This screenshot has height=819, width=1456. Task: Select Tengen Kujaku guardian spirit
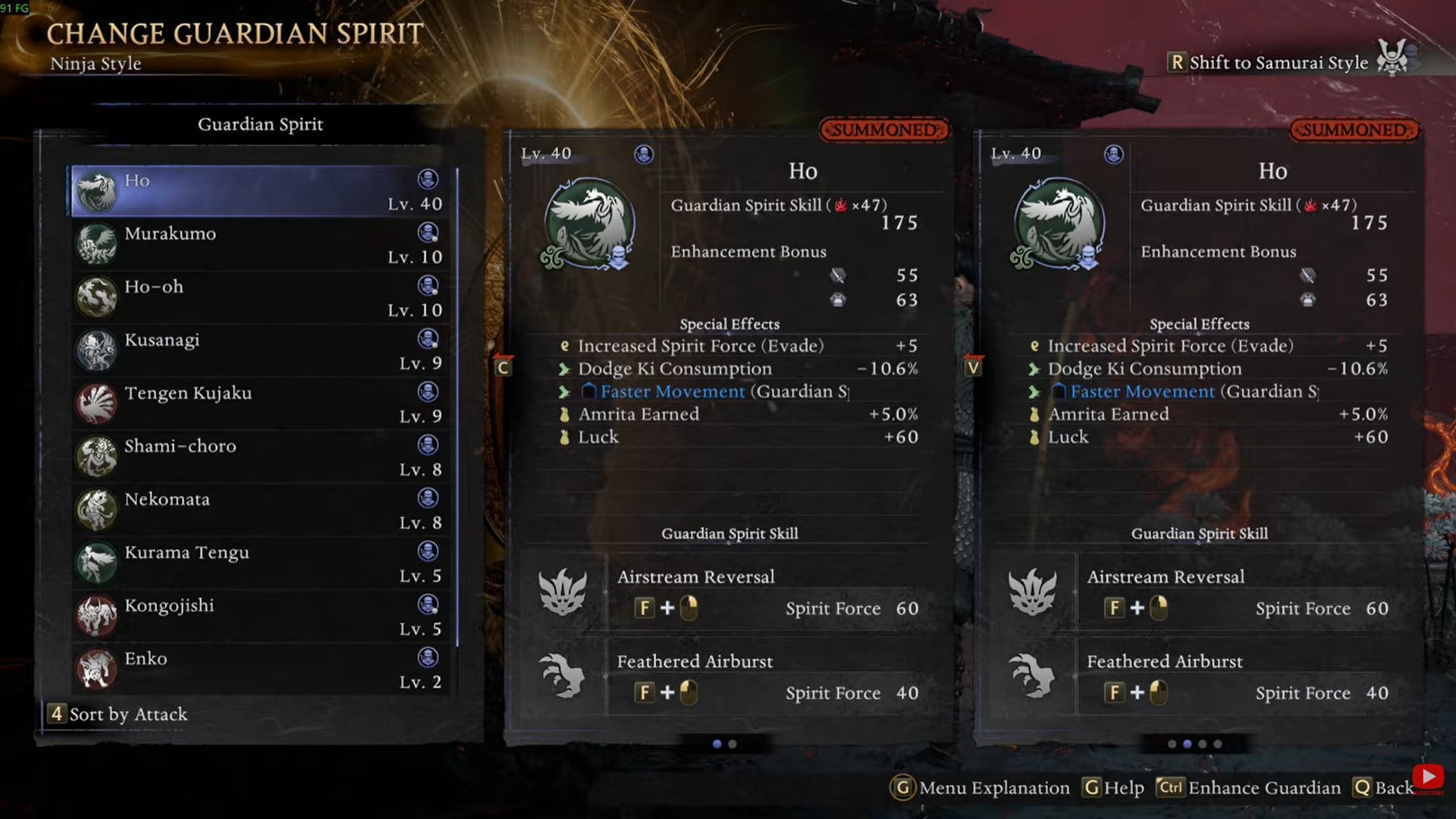(262, 403)
